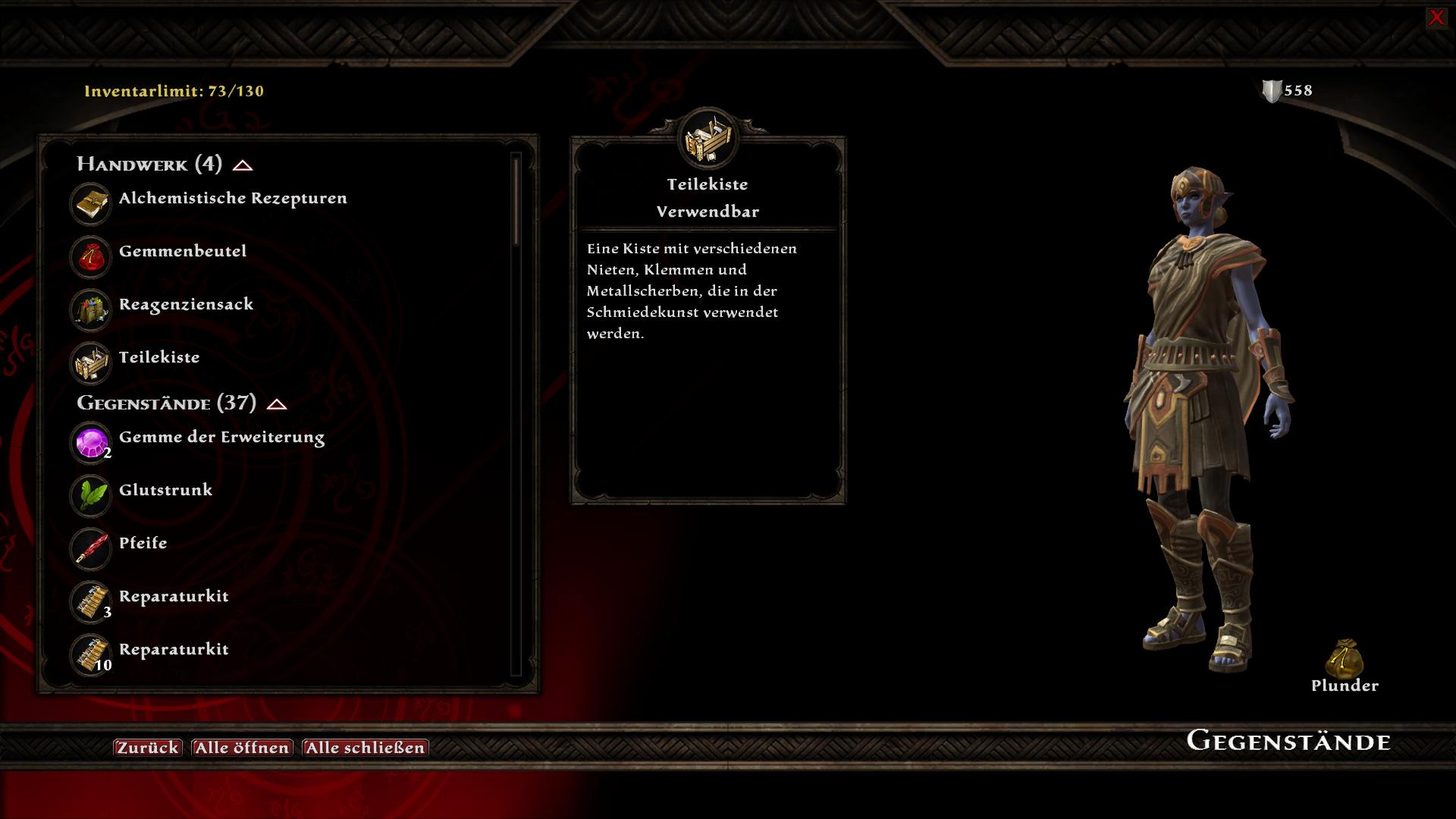Image resolution: width=1456 pixels, height=819 pixels.
Task: Open the Reagenziensack entry
Action: click(186, 305)
